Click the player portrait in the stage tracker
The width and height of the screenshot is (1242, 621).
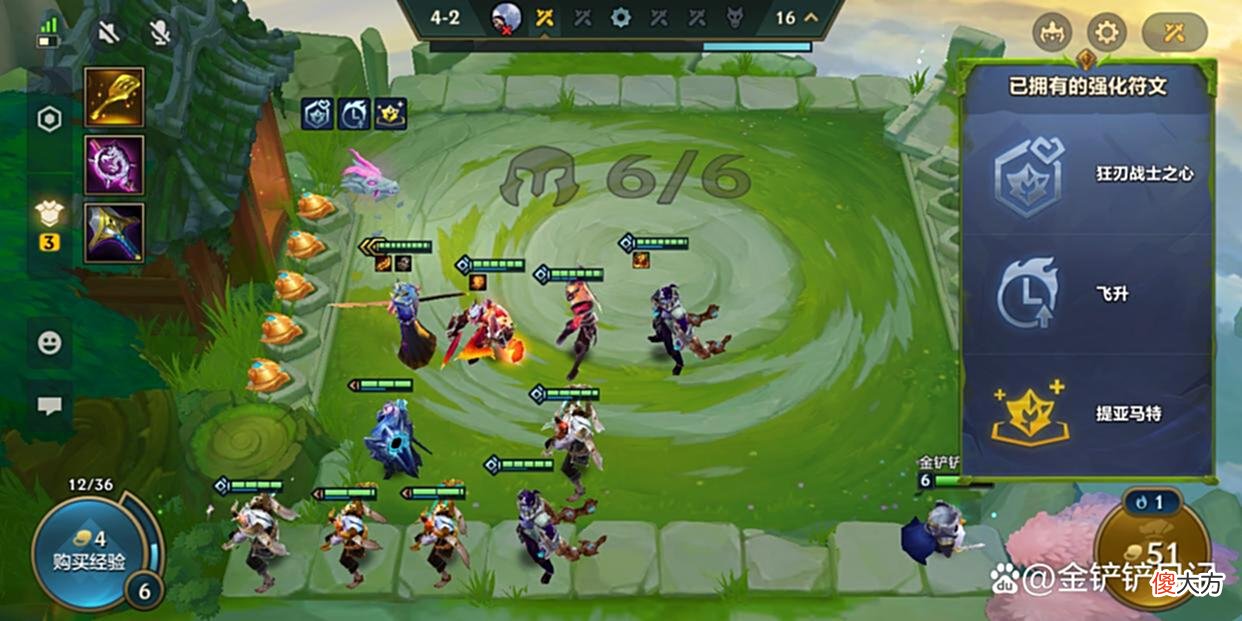(x=506, y=18)
